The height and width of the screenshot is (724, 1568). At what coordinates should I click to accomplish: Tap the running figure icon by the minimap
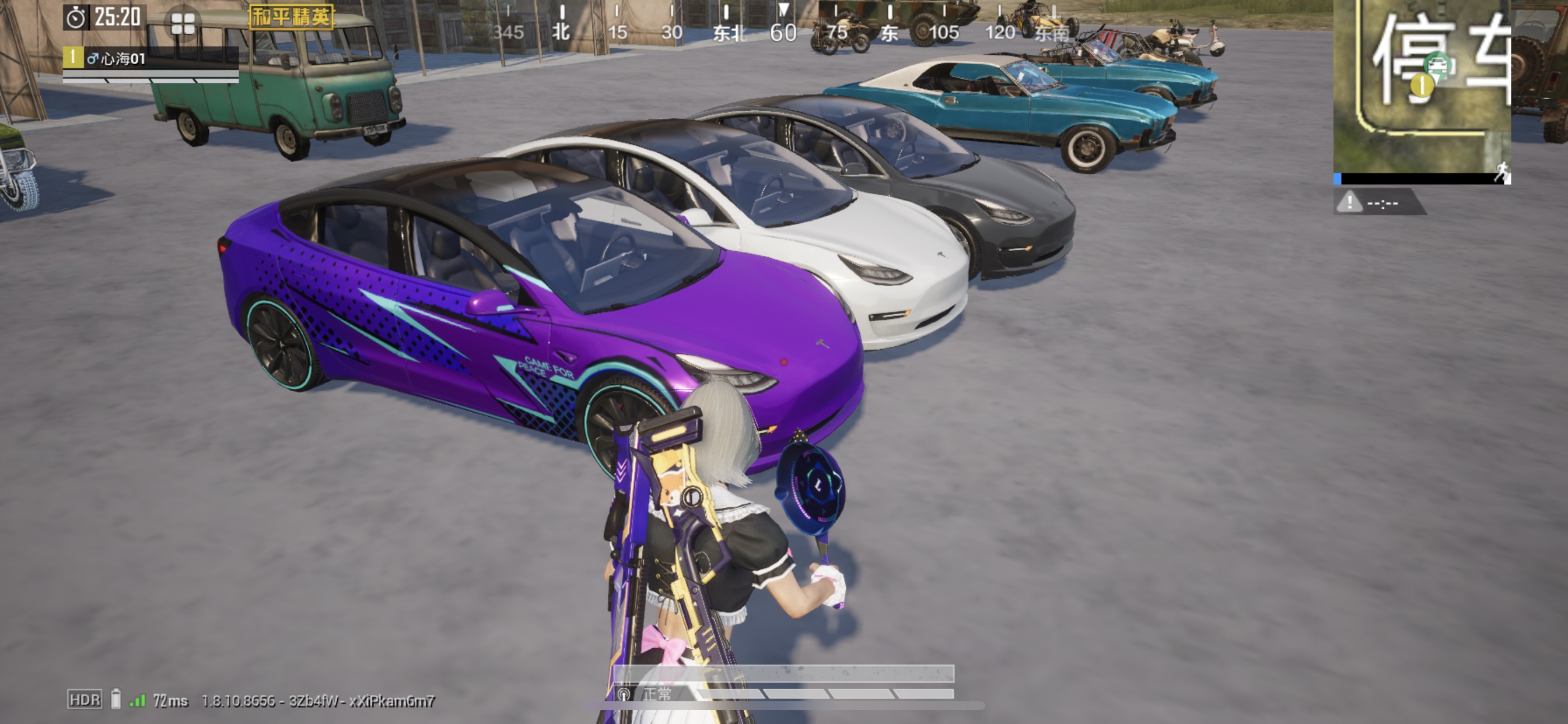click(1501, 171)
